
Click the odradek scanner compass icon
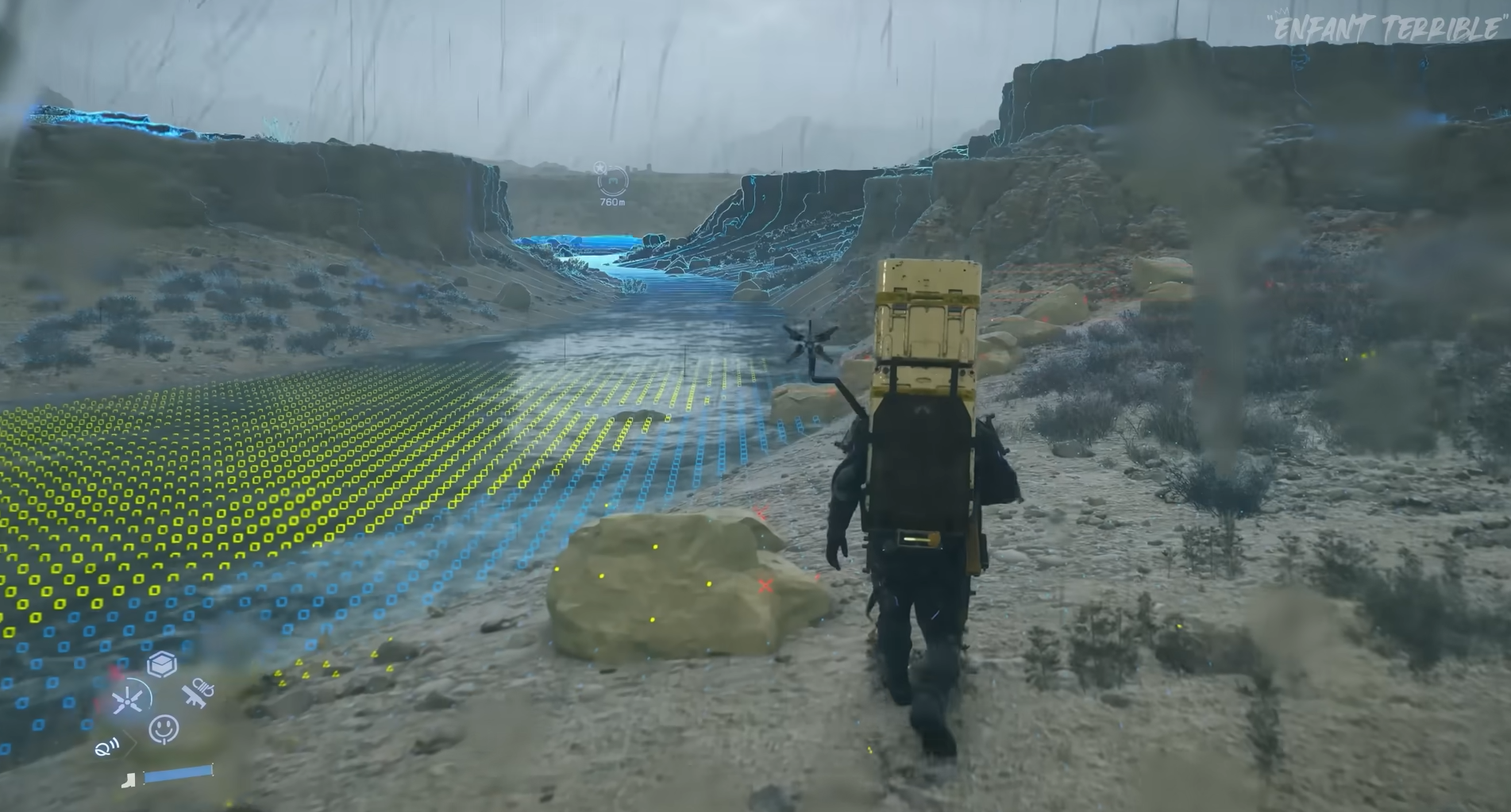pyautogui.click(x=128, y=701)
